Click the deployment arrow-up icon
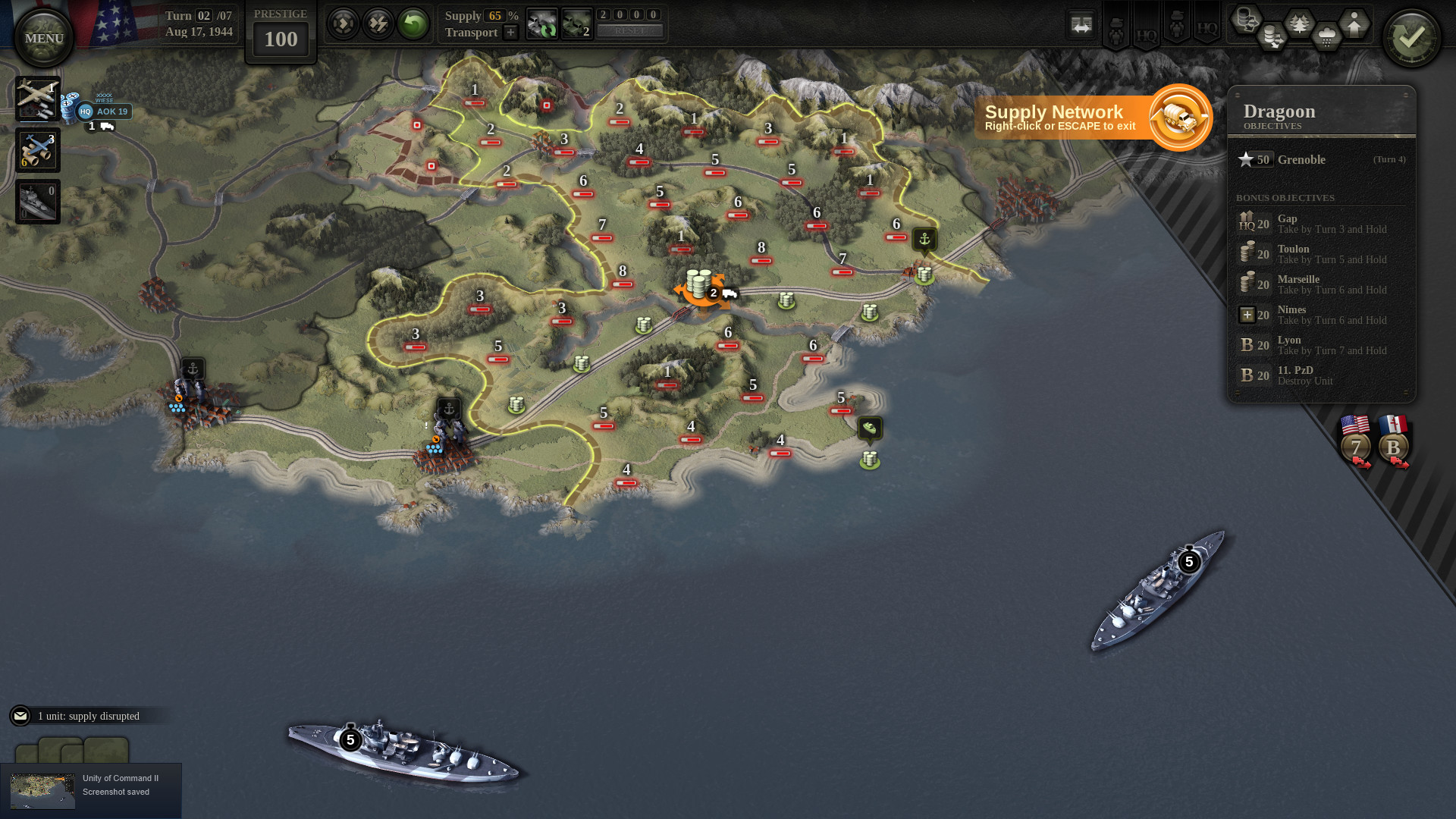 pos(1354,25)
